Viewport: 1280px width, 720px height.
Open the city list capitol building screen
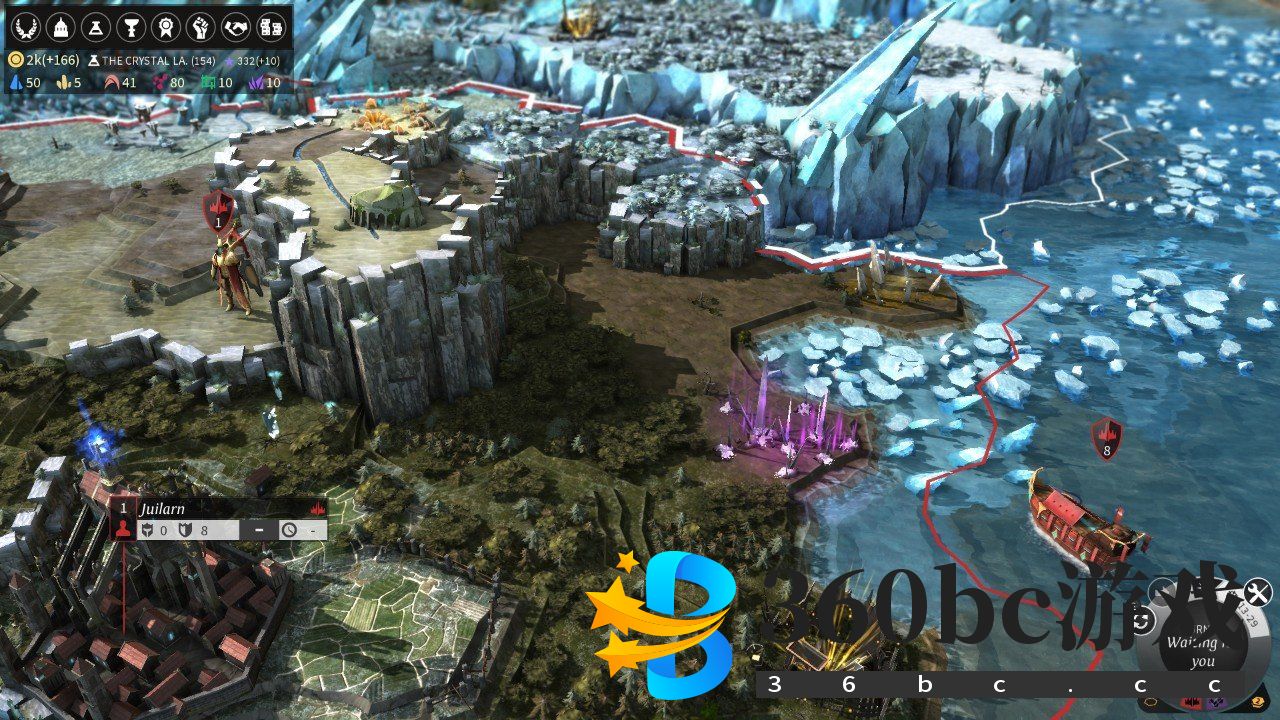coord(61,26)
